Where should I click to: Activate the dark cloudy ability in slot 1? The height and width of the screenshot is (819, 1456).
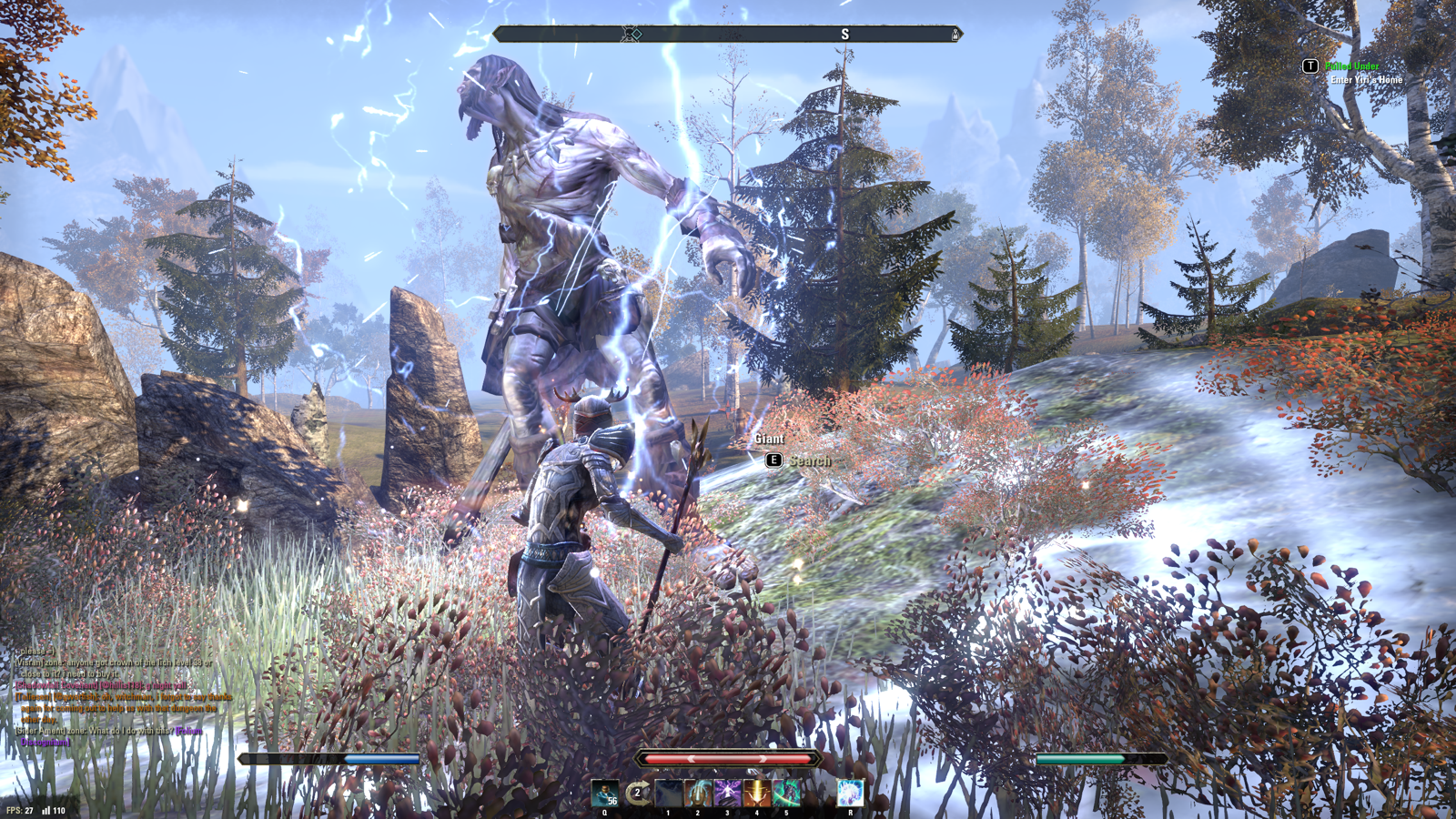click(x=668, y=793)
